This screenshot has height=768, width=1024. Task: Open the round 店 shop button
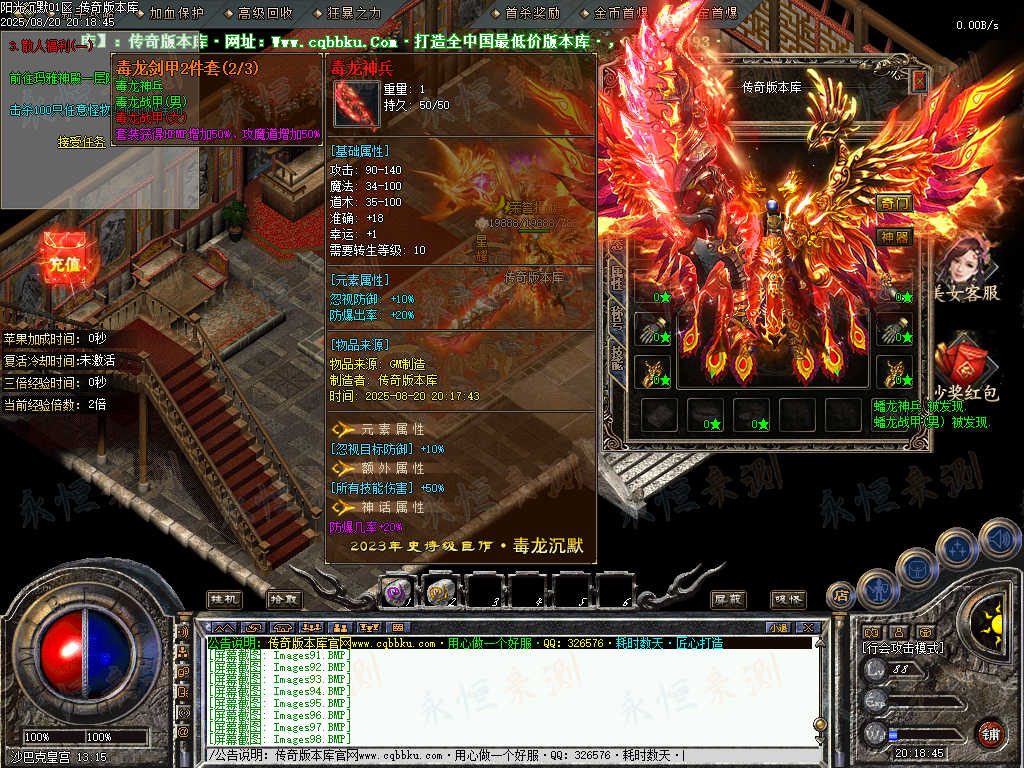pos(841,595)
